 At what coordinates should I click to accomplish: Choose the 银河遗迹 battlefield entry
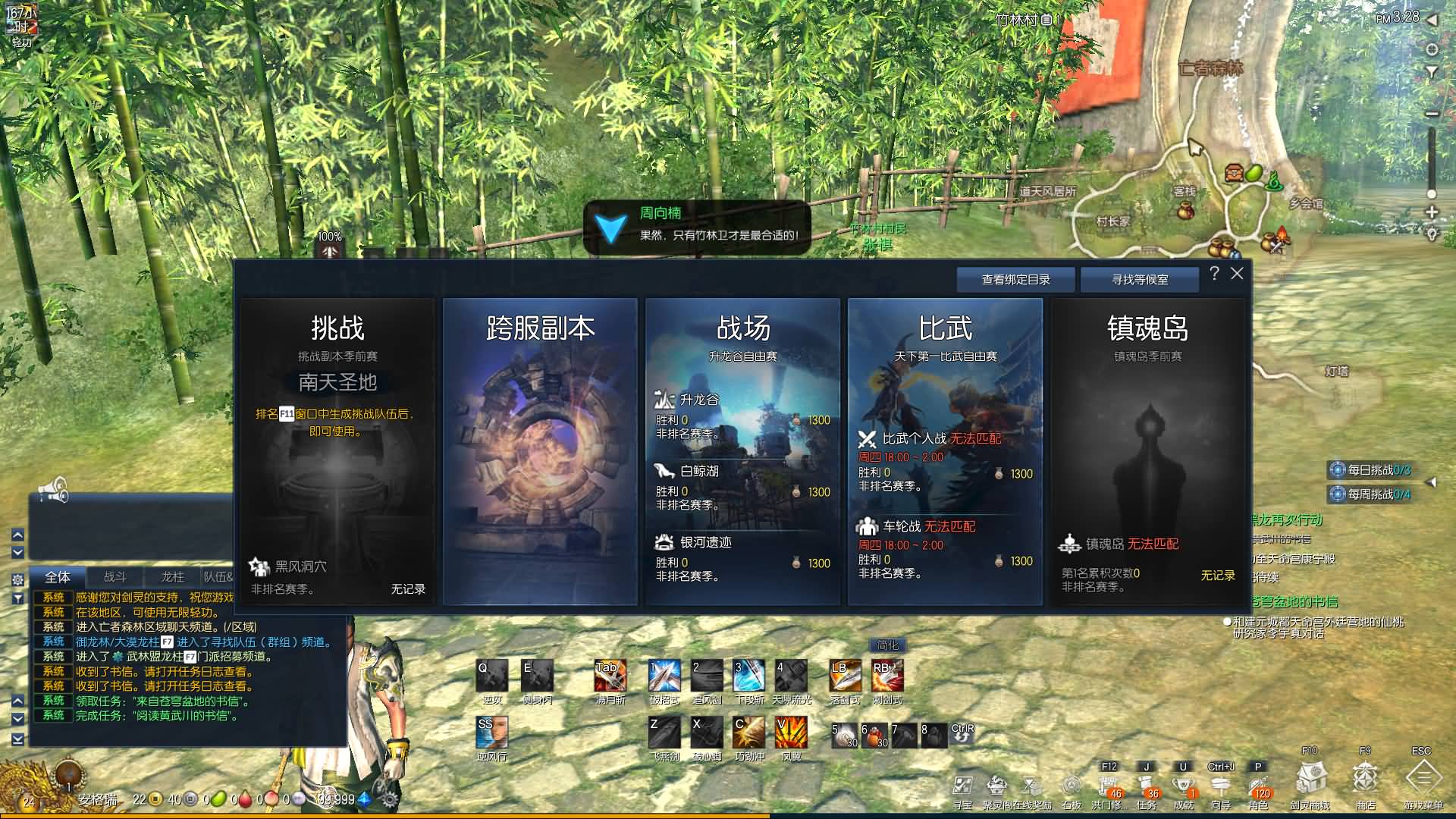[x=705, y=543]
